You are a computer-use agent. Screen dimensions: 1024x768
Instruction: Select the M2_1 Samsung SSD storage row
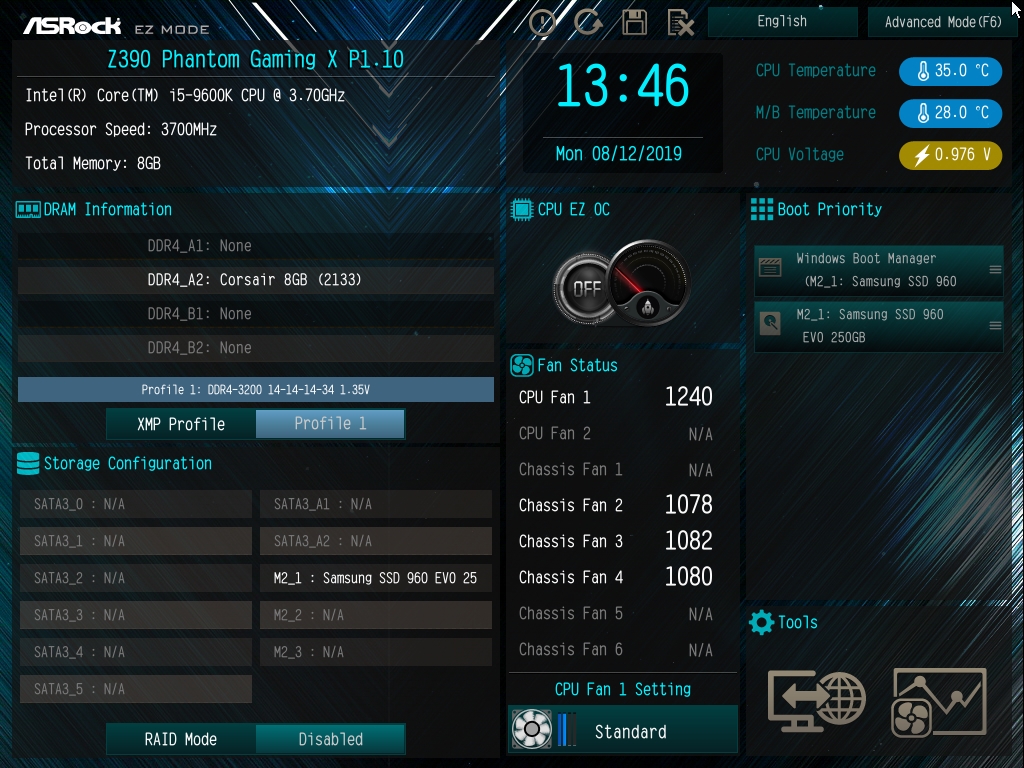pos(375,578)
